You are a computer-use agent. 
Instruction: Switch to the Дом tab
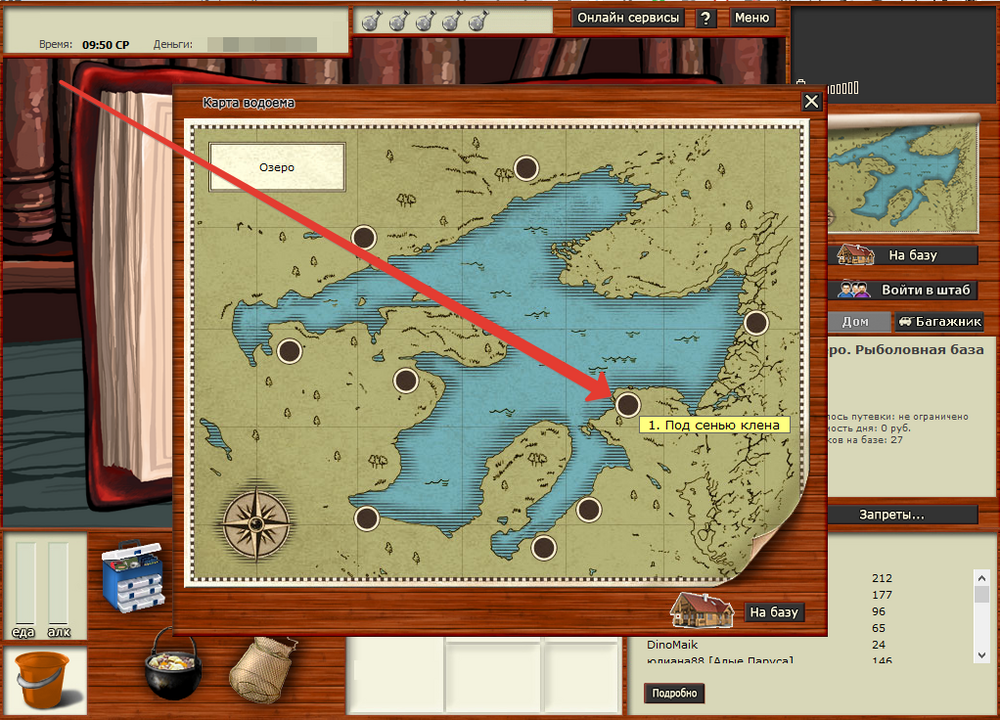pyautogui.click(x=855, y=322)
